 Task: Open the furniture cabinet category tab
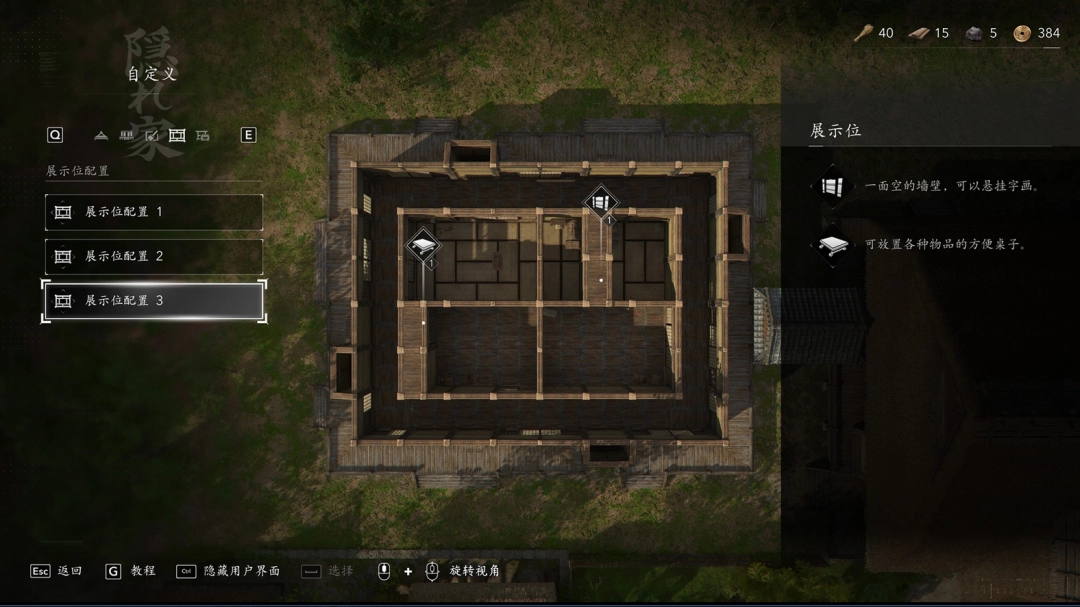coord(203,135)
